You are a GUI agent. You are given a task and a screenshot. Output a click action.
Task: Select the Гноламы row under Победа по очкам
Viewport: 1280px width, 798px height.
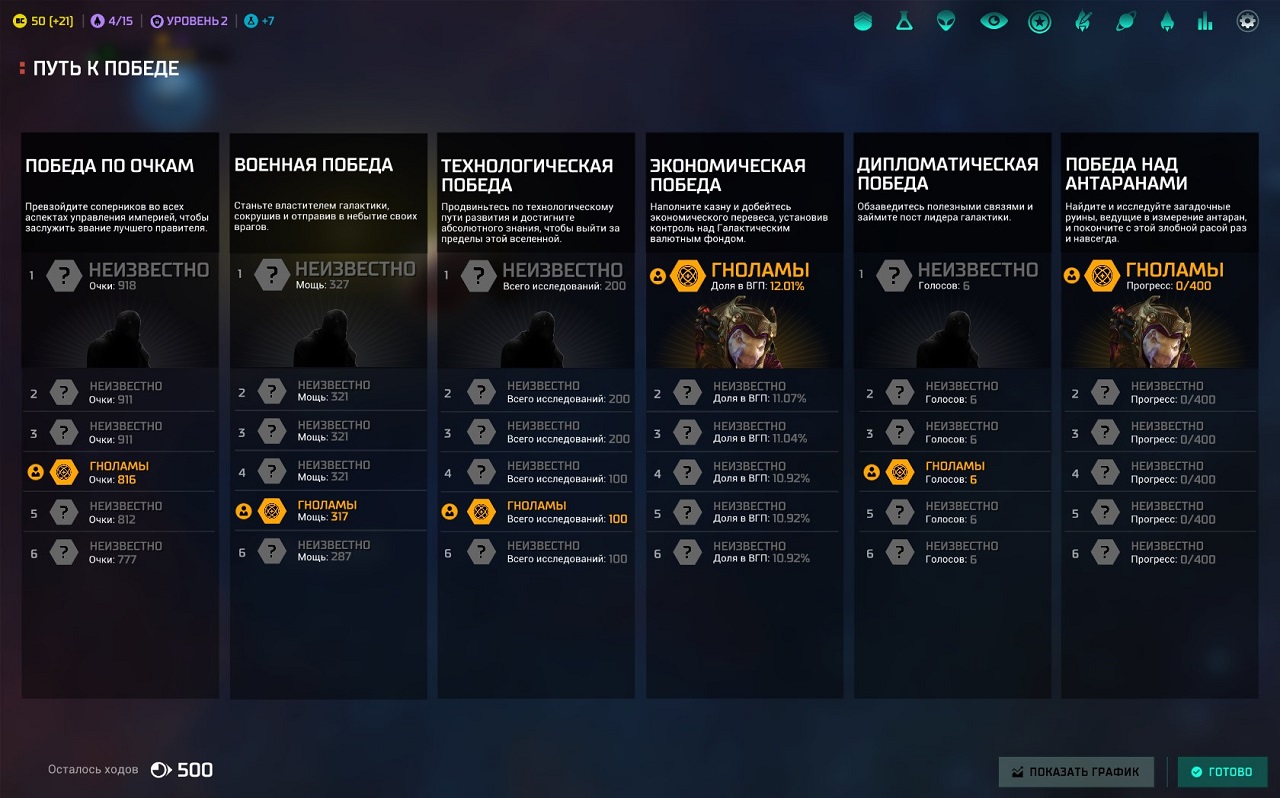pos(118,472)
